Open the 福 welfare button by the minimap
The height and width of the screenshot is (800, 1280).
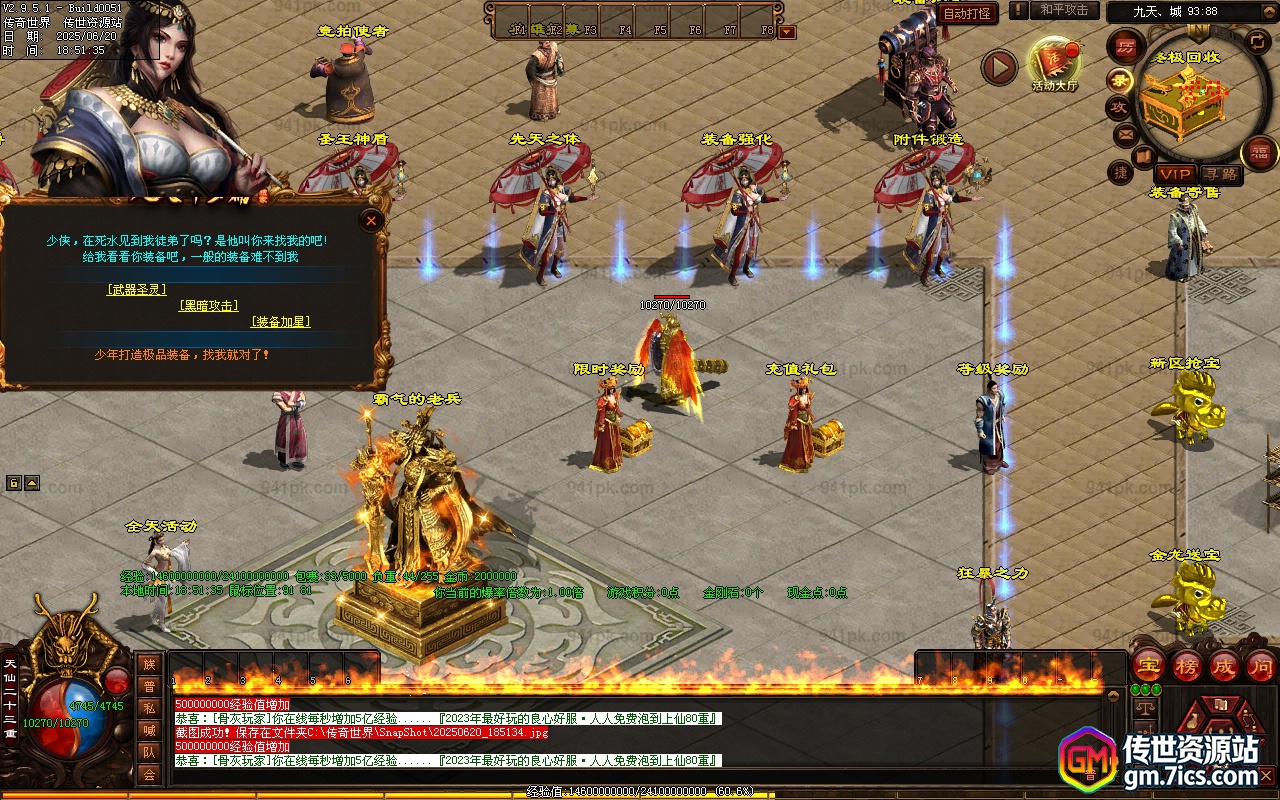point(1259,153)
